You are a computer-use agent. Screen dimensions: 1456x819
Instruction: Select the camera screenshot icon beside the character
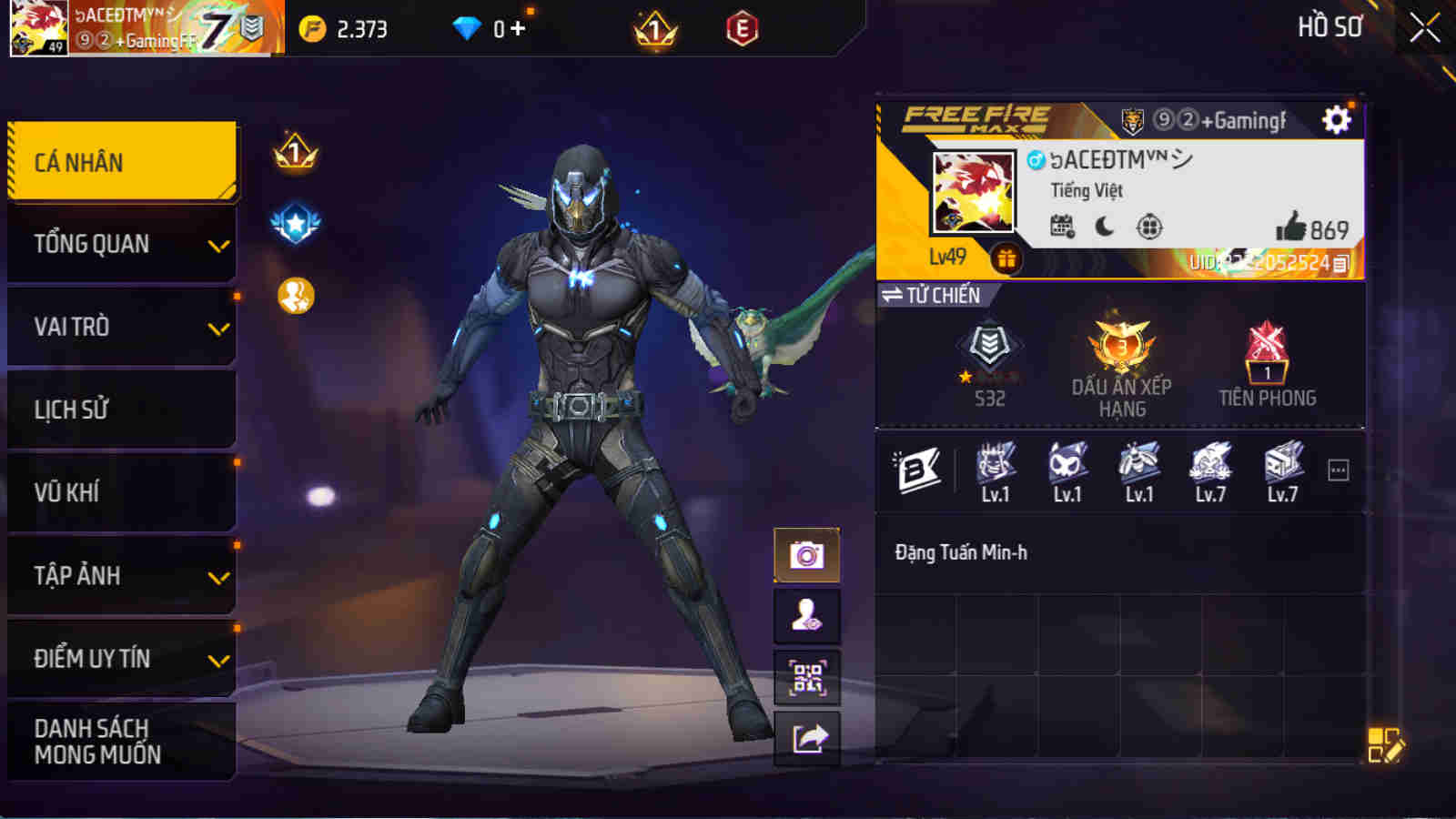click(804, 555)
